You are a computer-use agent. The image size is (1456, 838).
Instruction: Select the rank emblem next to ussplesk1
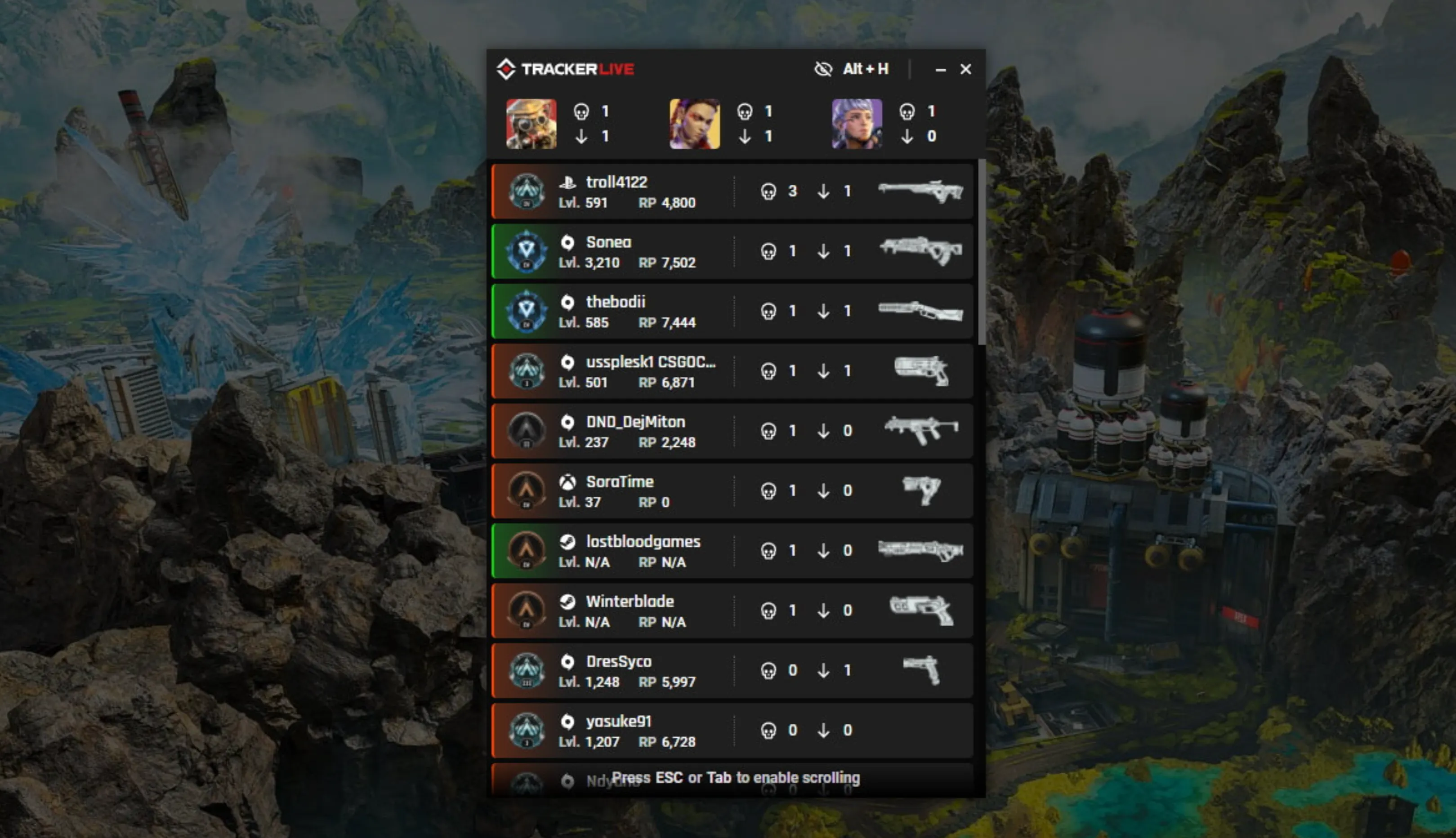point(527,371)
